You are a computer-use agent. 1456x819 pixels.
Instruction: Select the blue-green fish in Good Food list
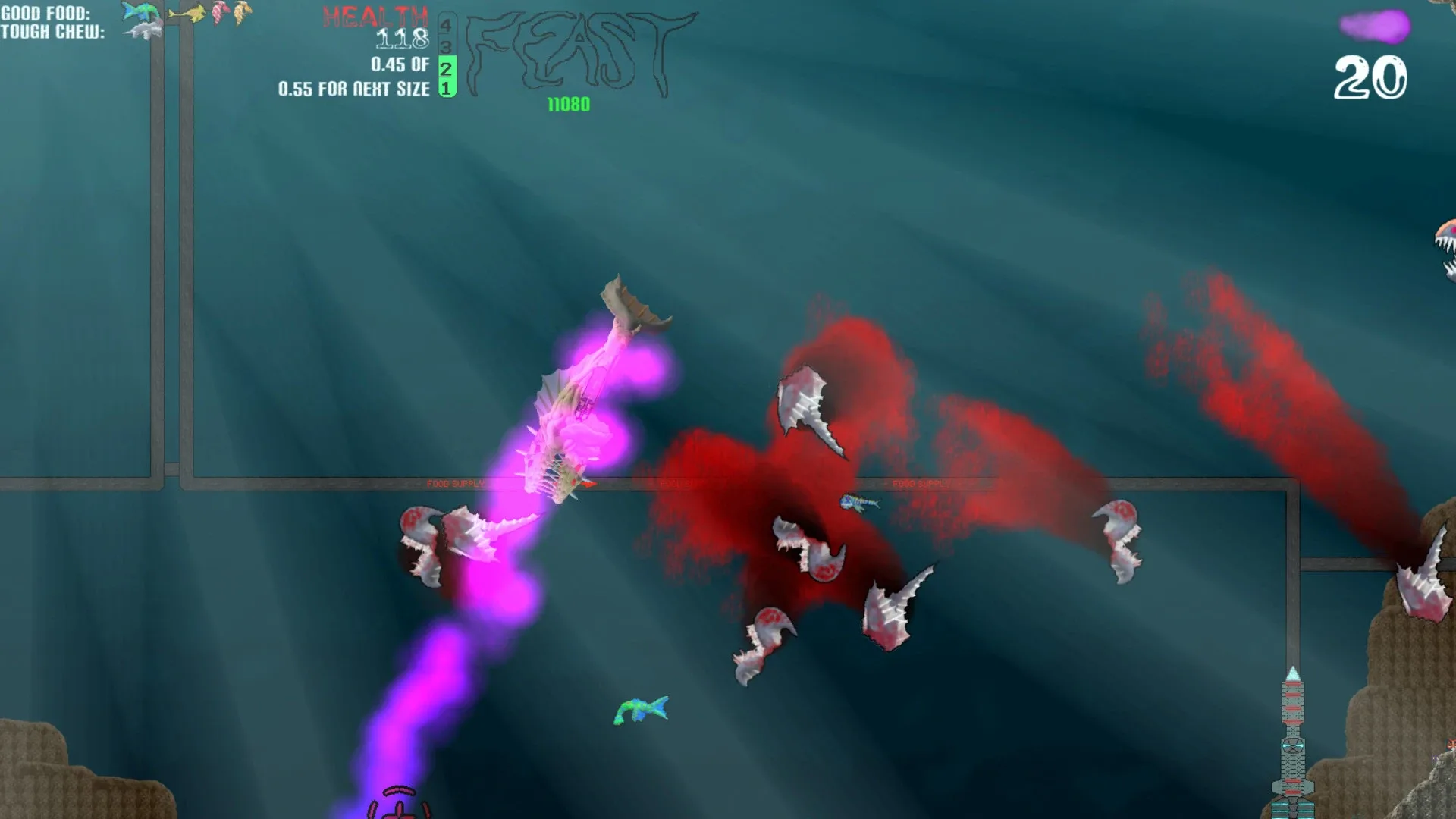pyautogui.click(x=140, y=11)
